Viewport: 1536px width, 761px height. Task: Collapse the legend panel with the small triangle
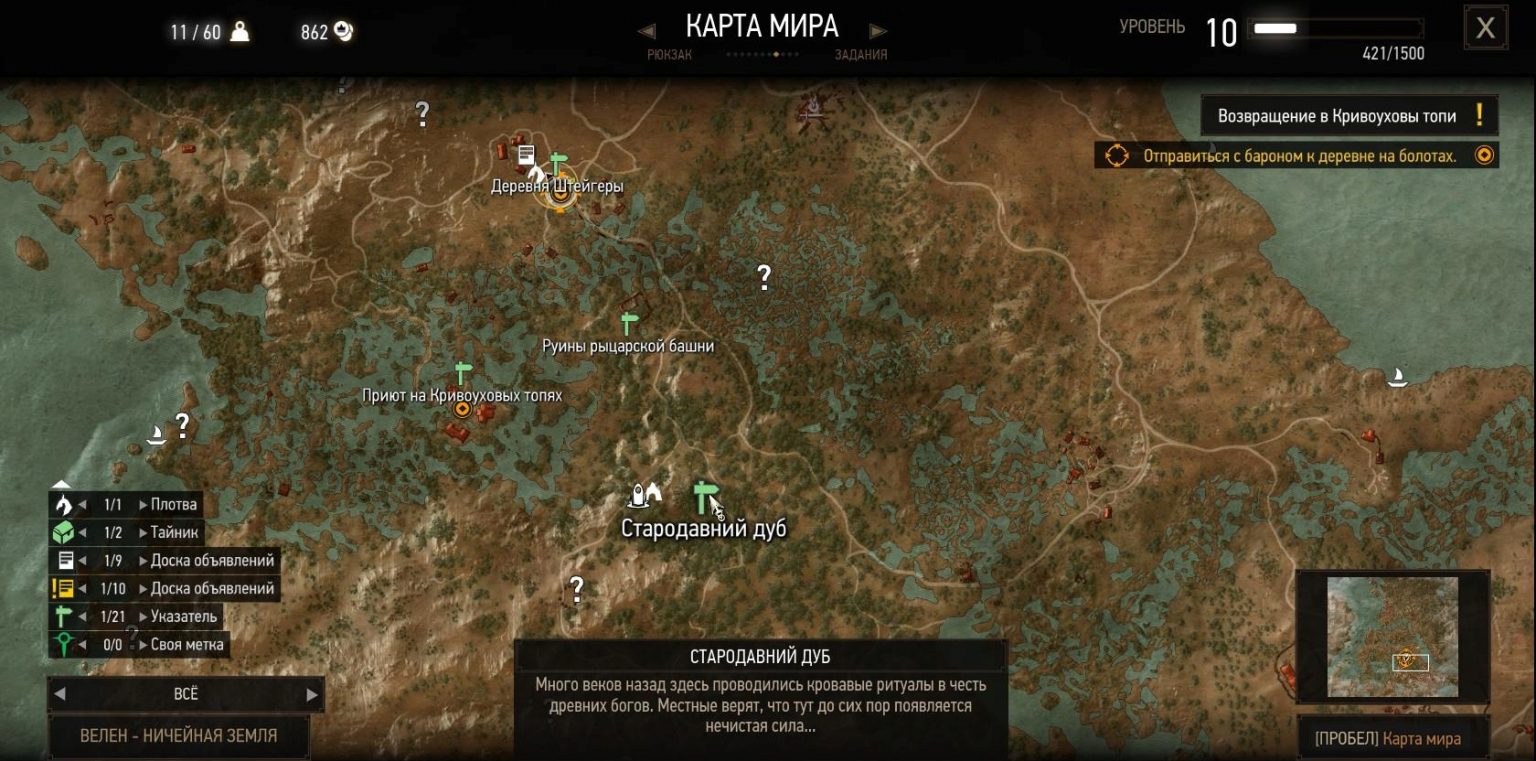coord(63,483)
